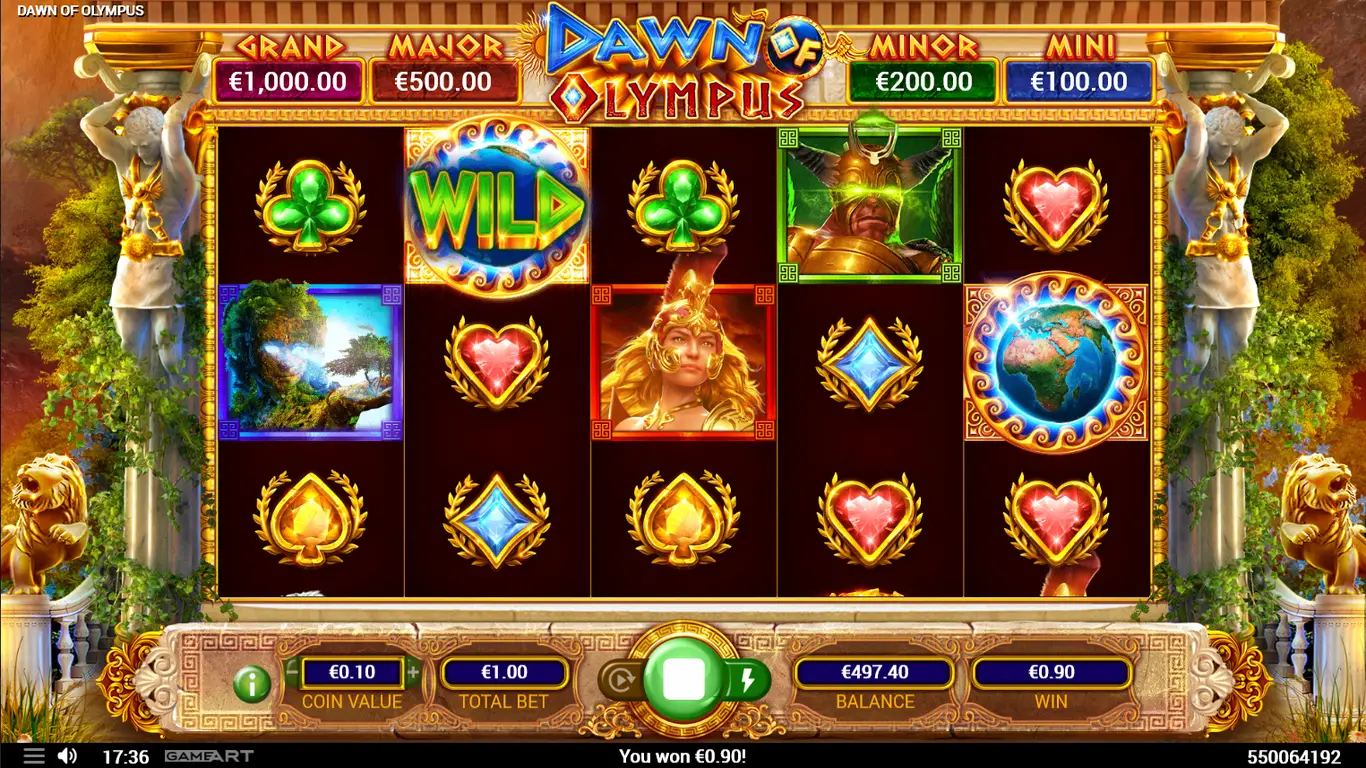Open the autoplay options
Image resolution: width=1366 pixels, height=768 pixels.
point(620,681)
